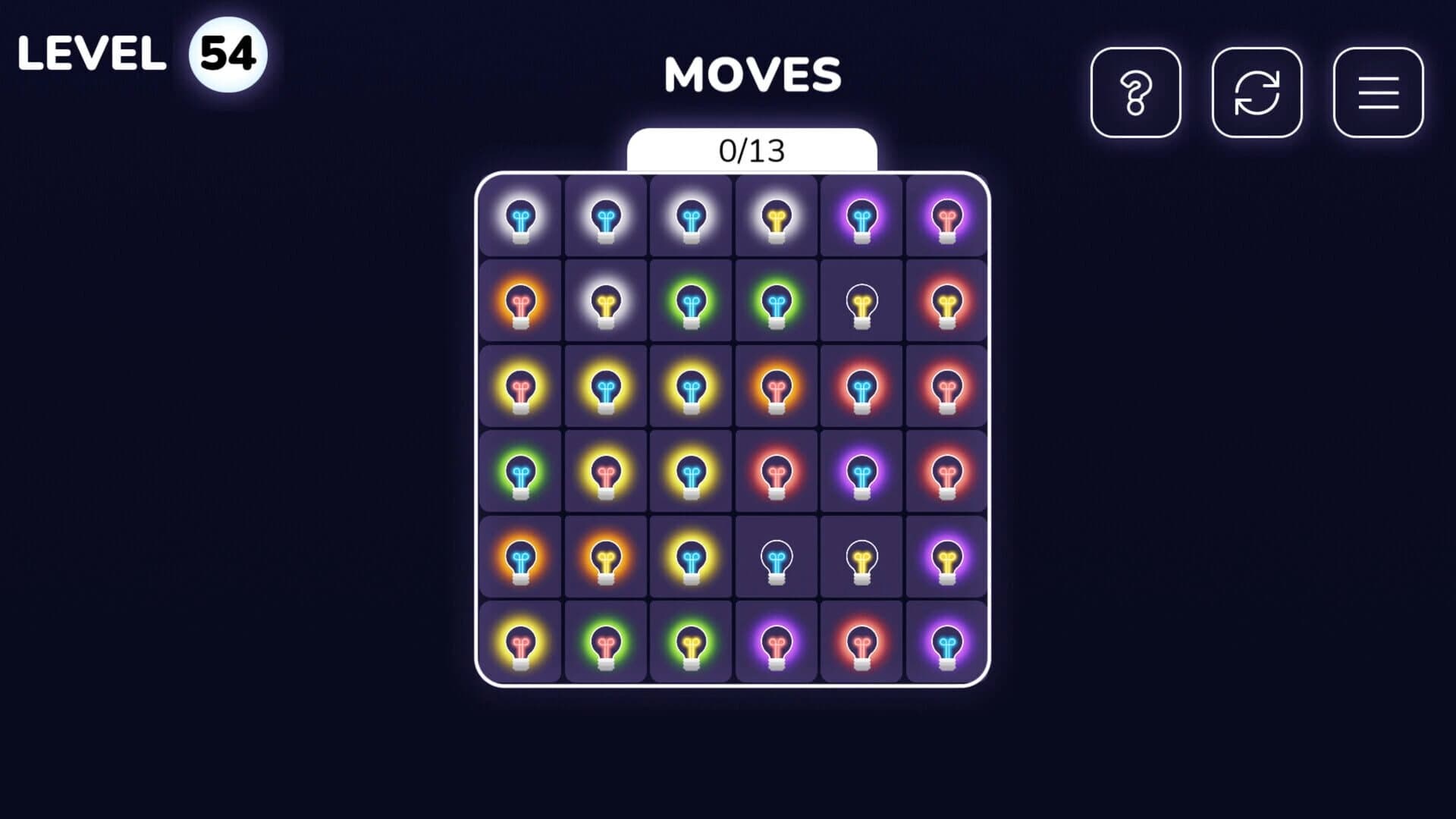Click the restart level icon

(x=1257, y=93)
